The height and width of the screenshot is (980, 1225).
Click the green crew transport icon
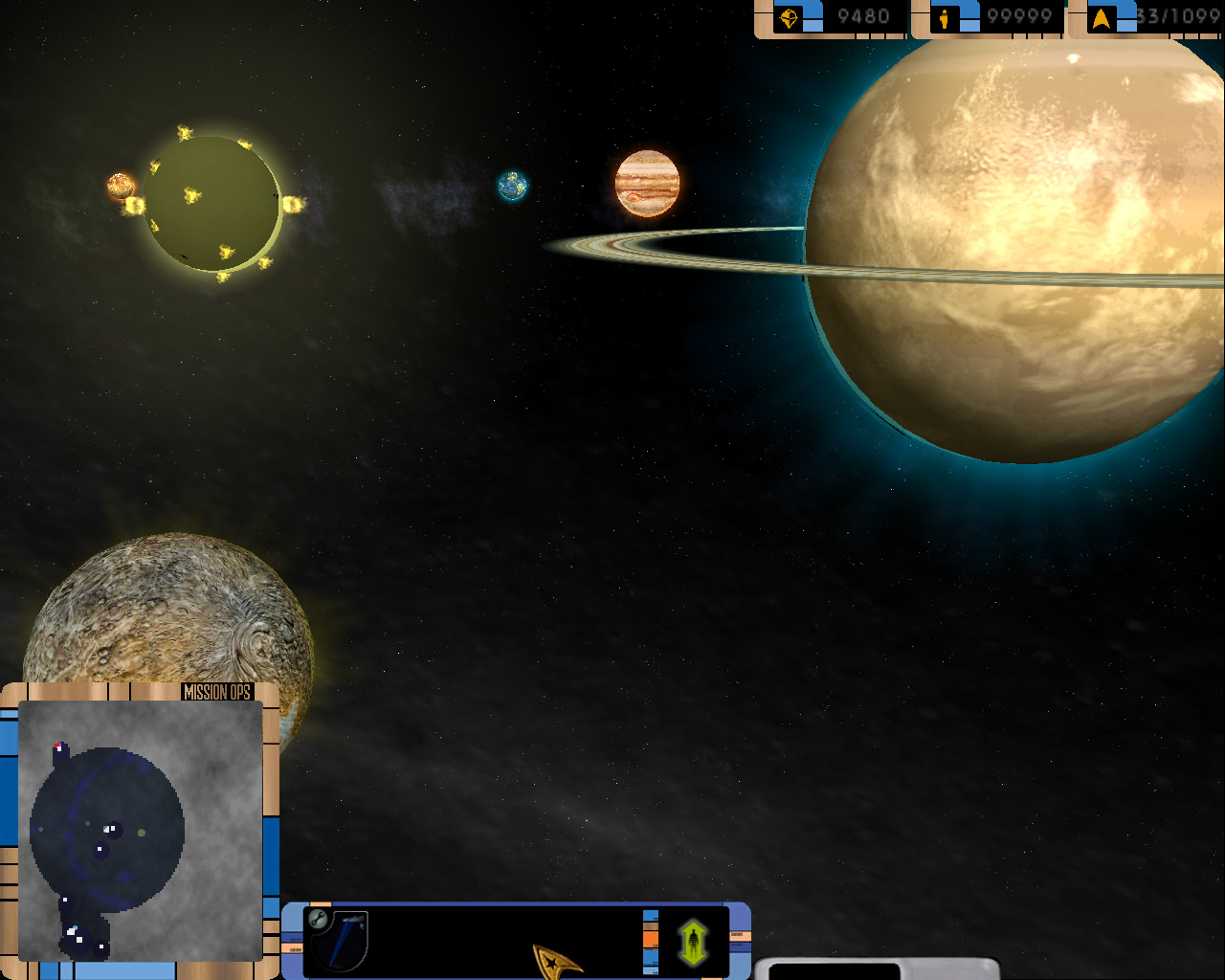pyautogui.click(x=693, y=942)
